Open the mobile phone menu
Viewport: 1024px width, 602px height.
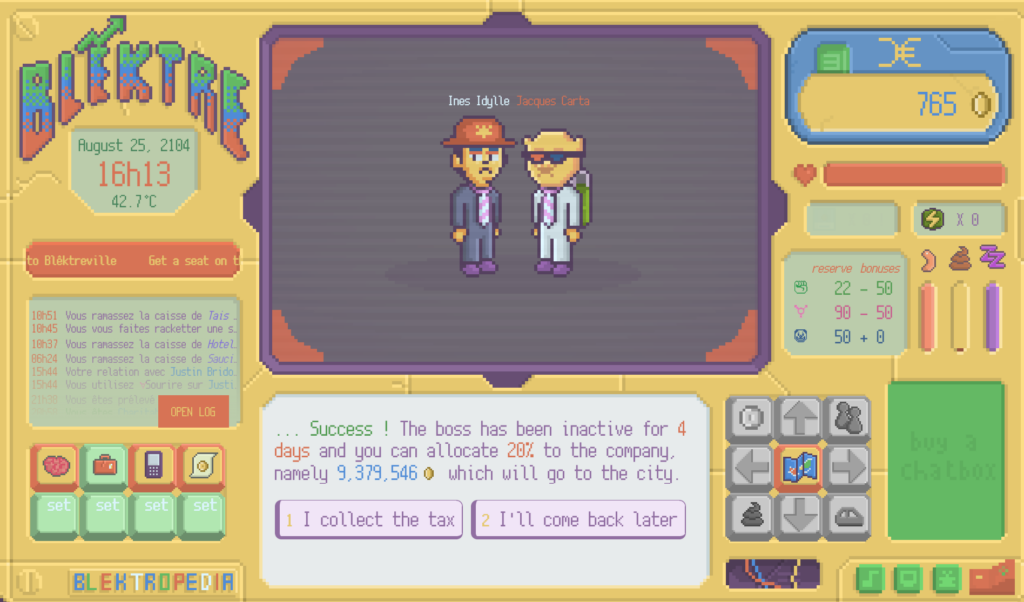point(153,466)
